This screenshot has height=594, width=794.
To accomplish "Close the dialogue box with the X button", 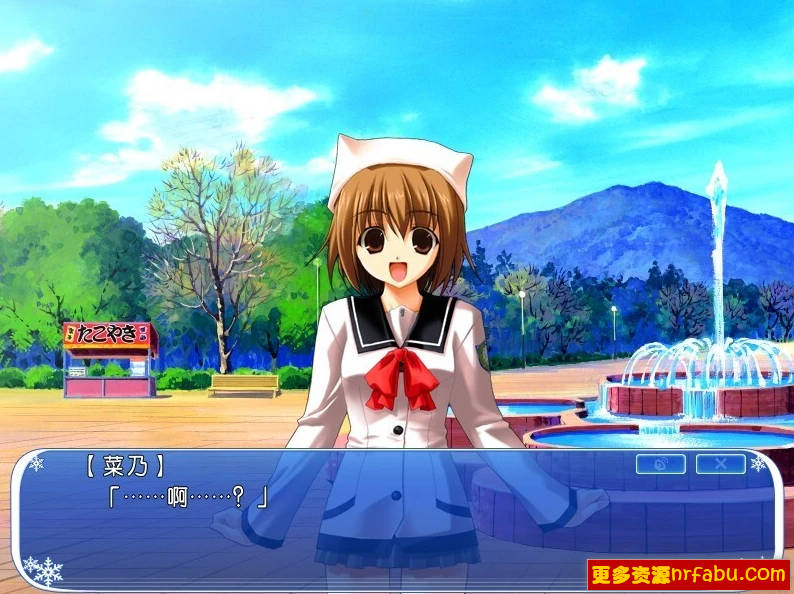I will 720,464.
